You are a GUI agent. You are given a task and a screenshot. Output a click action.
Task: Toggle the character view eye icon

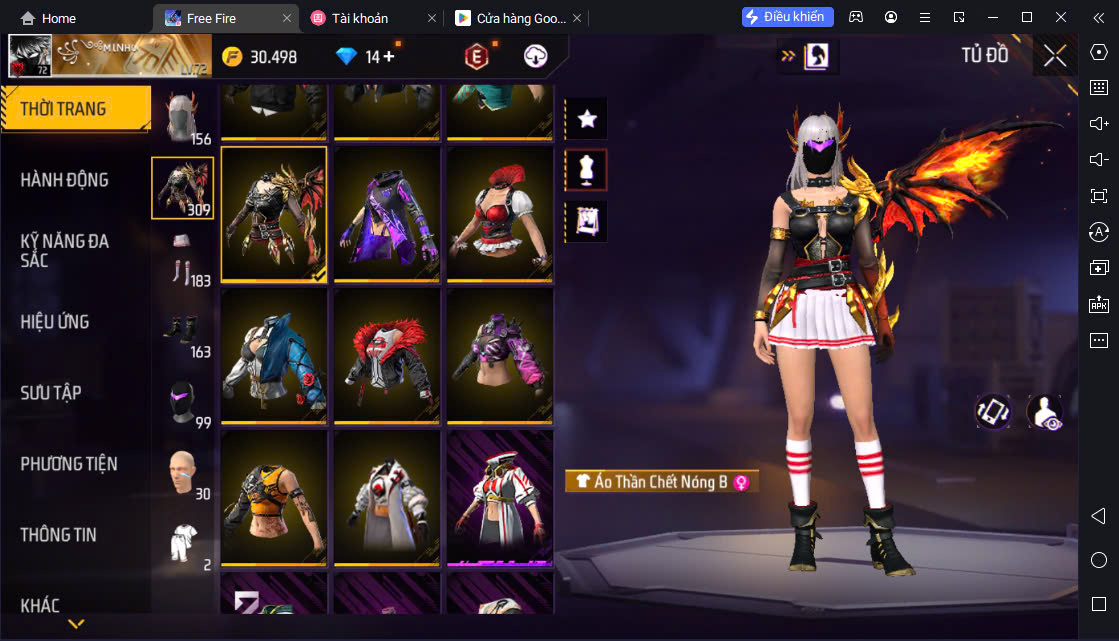pyautogui.click(x=1044, y=412)
